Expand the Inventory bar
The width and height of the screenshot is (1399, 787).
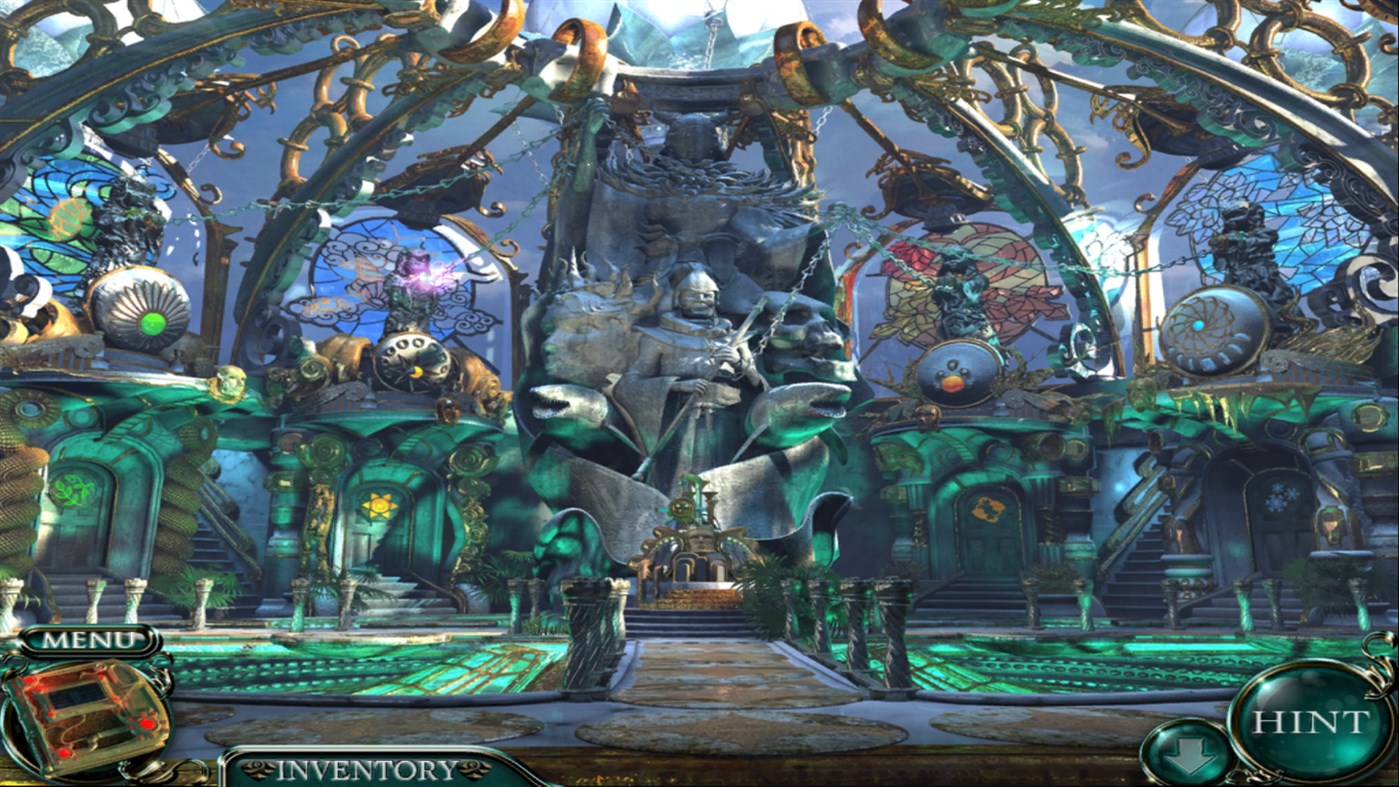366,769
